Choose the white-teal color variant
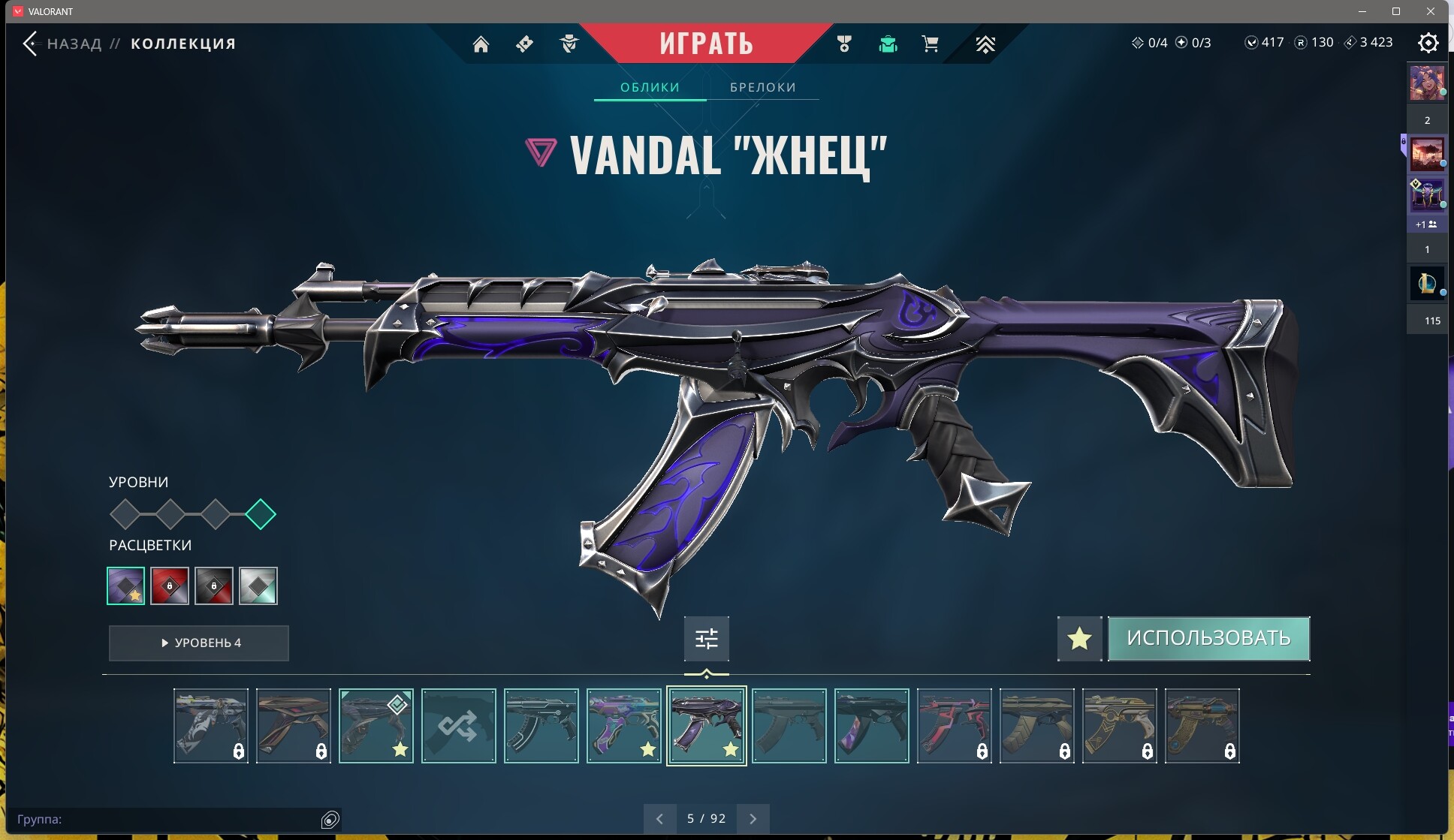This screenshot has height=840, width=1454. (258, 586)
